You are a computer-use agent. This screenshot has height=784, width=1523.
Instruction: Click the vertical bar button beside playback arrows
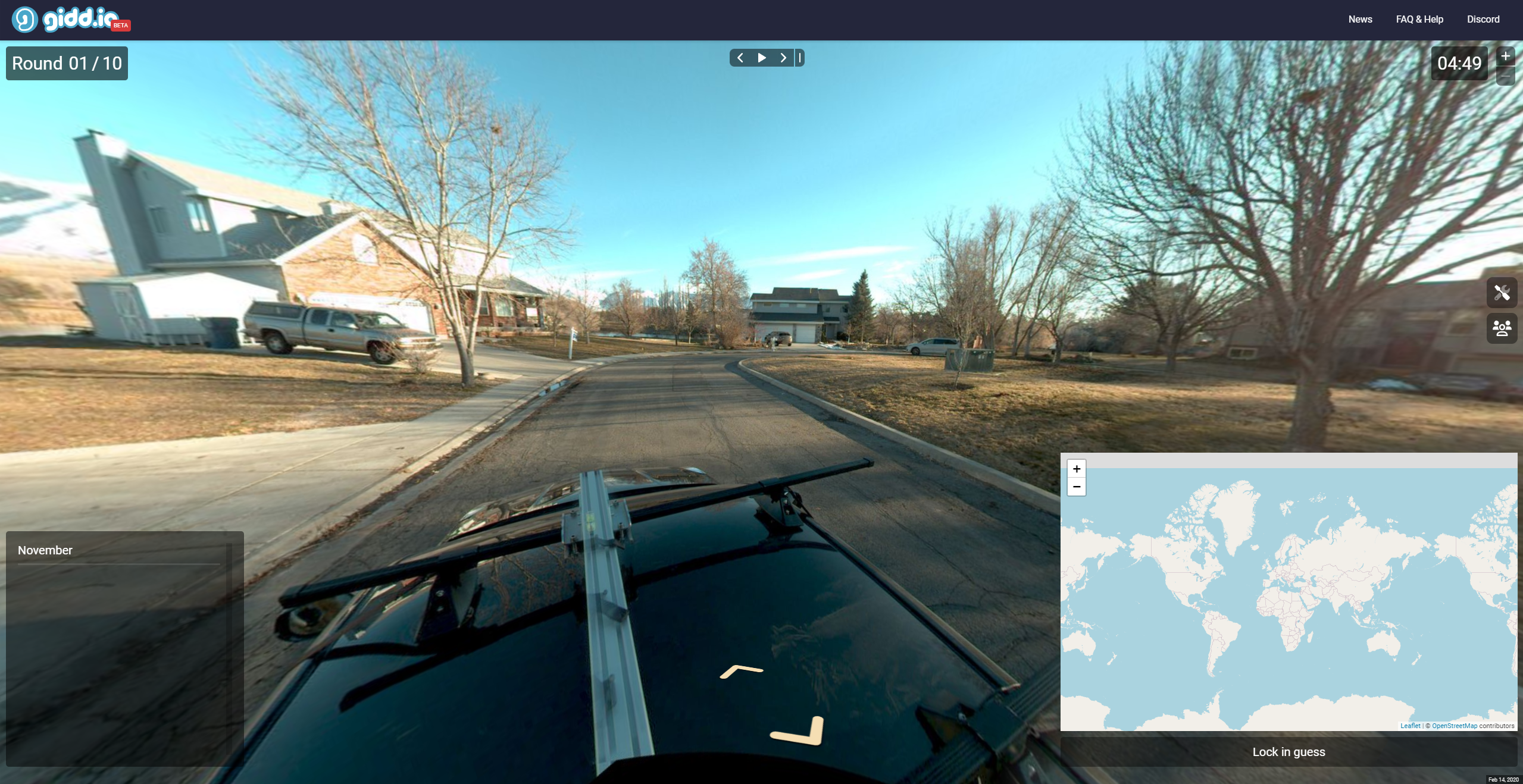click(800, 58)
